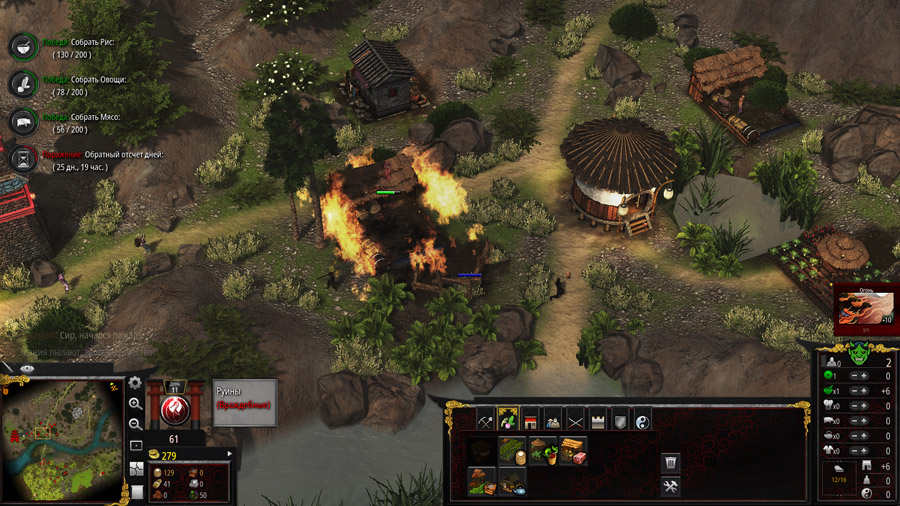Click the hammer and wrench repair tool
Viewport: 900px width, 506px height.
(671, 486)
